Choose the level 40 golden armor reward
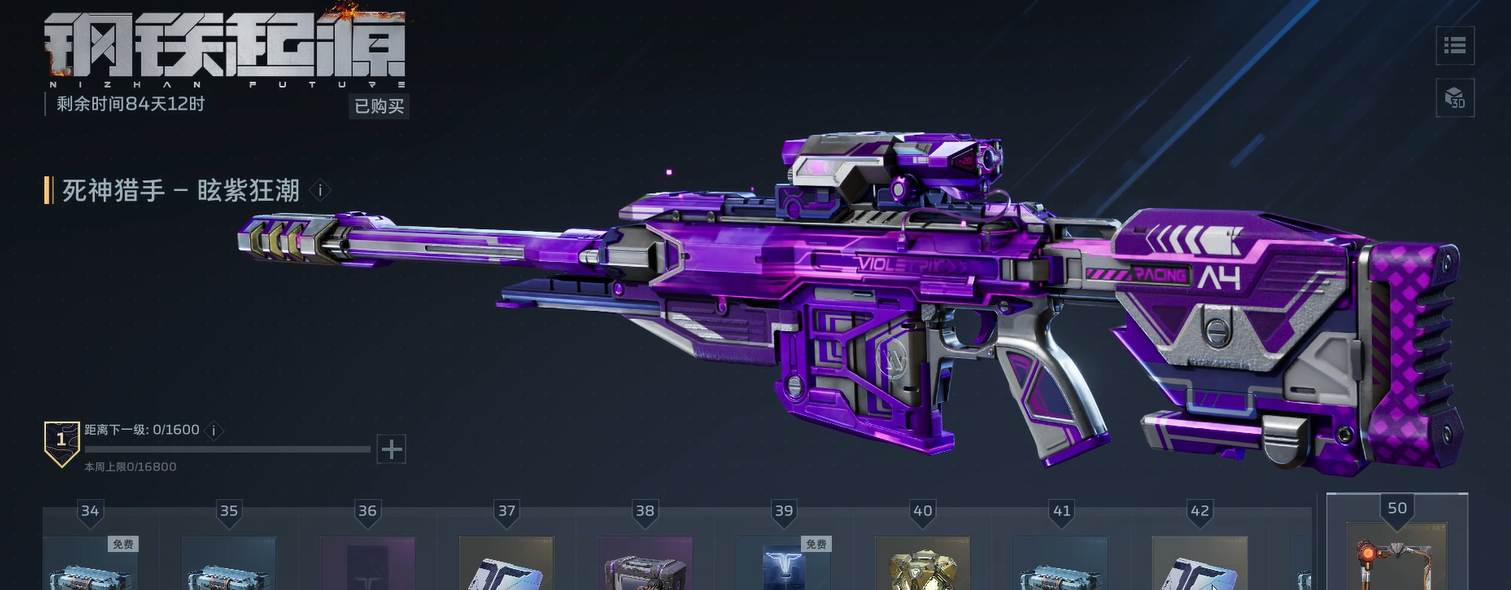The image size is (1511, 590). pos(922,564)
